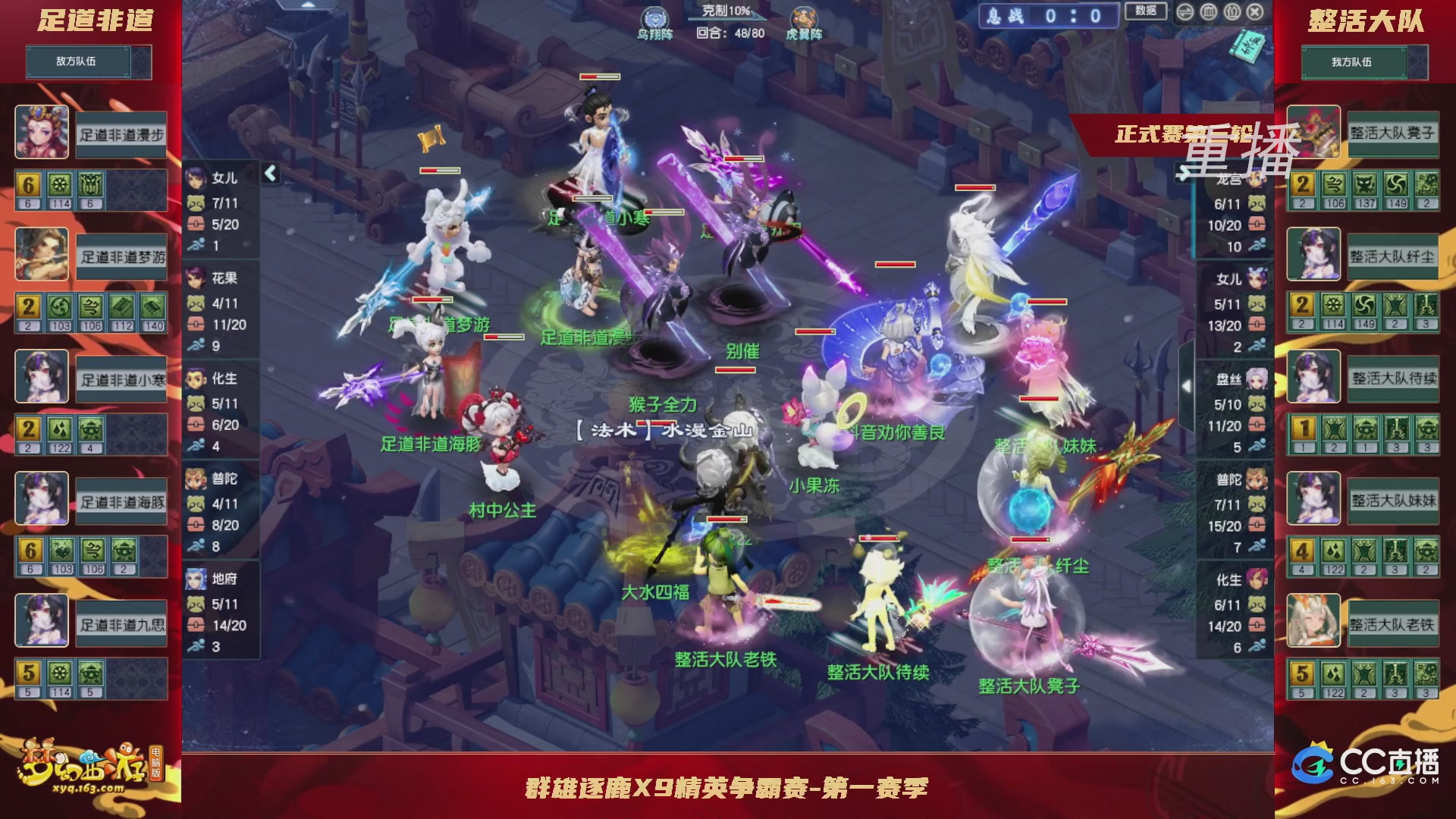Collapse the left unit status list with the arrow
This screenshot has height=819, width=1456.
pos(269,173)
